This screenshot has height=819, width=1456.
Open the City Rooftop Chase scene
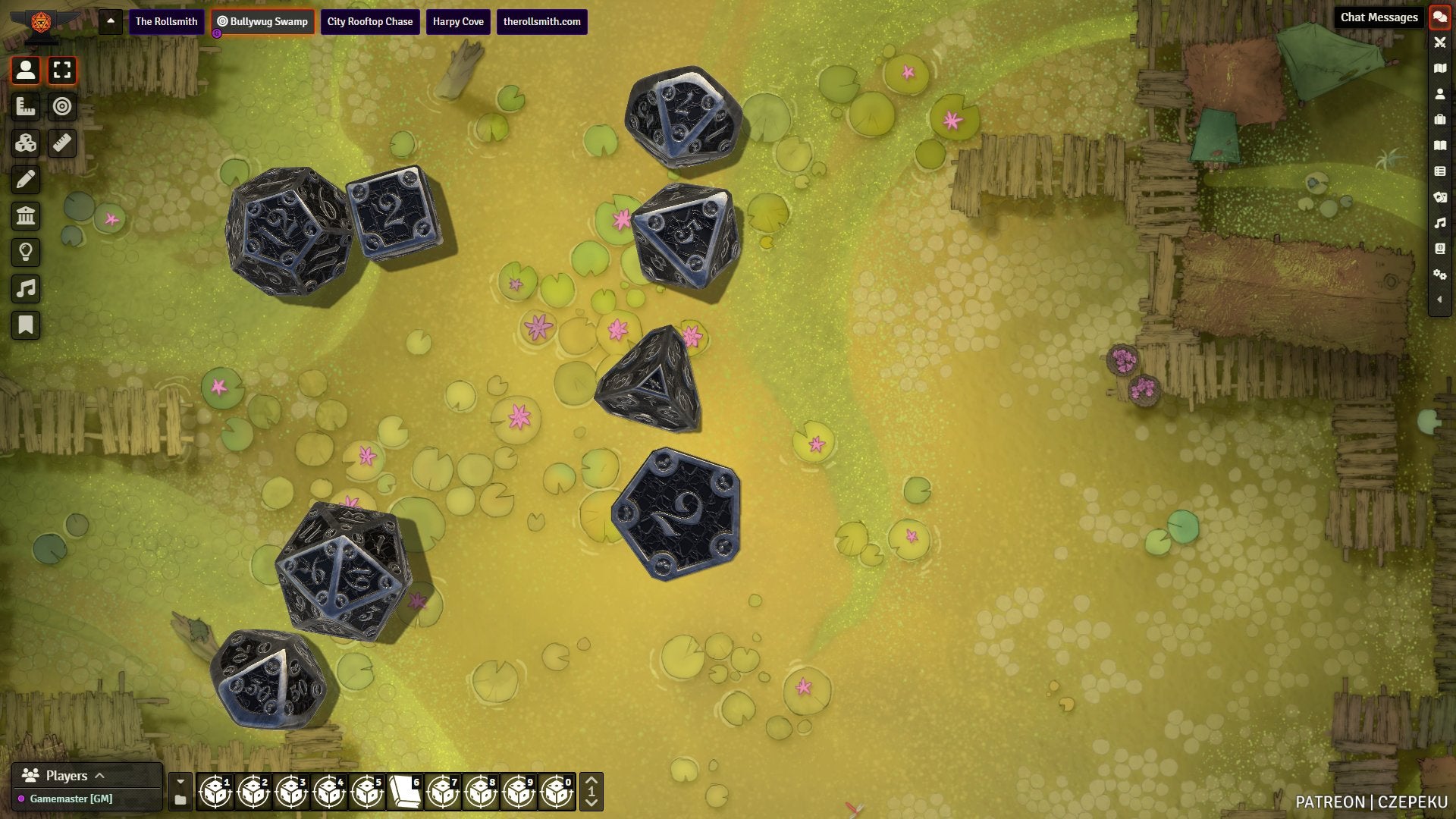pos(370,21)
